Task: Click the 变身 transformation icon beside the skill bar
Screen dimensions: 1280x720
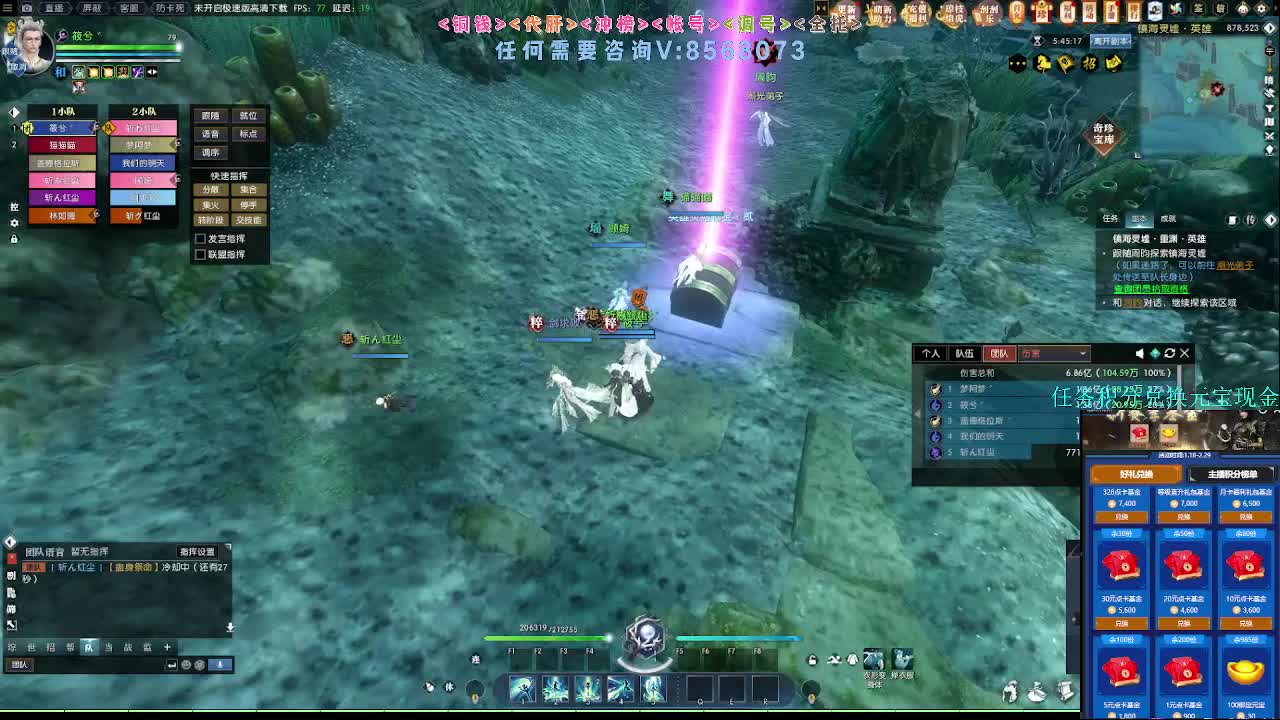Action: [x=873, y=660]
